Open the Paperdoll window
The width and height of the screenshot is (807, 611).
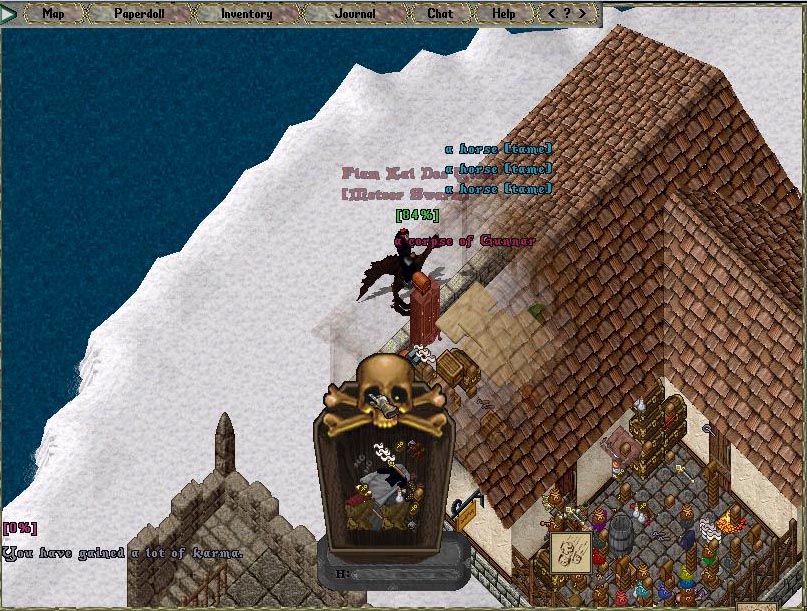point(139,14)
